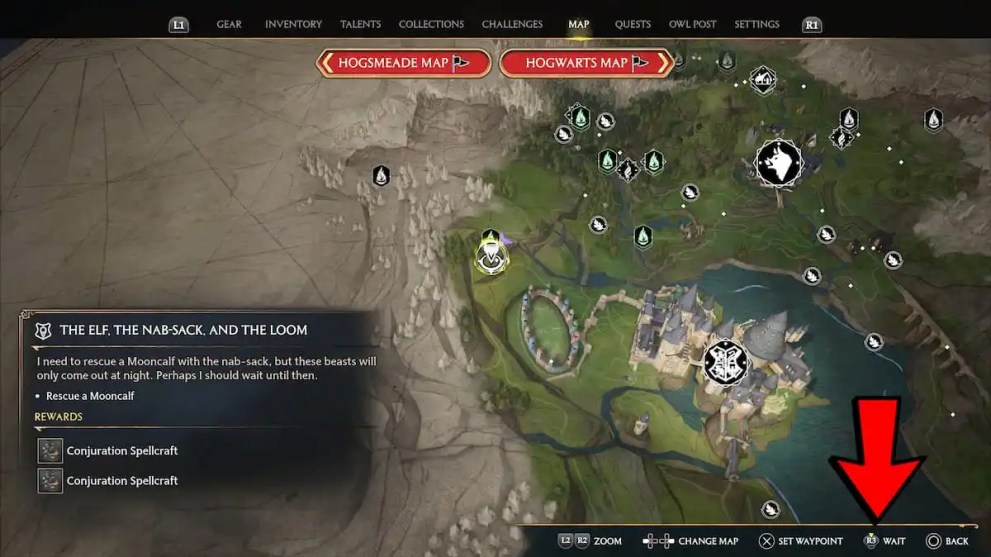Switch to the Challenges tab
991x557 pixels.
(x=512, y=24)
